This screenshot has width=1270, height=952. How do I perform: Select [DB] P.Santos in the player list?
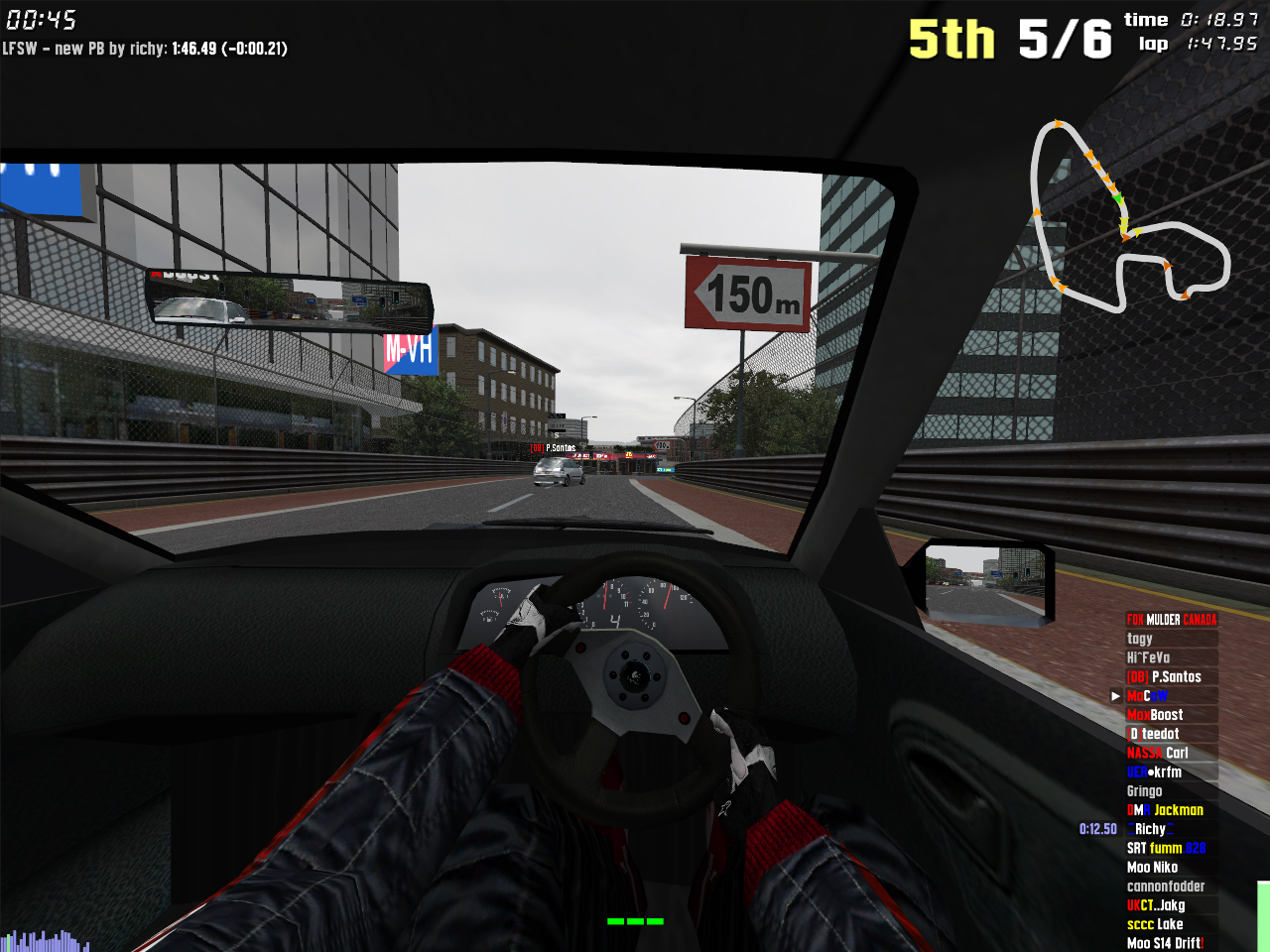pyautogui.click(x=1164, y=676)
